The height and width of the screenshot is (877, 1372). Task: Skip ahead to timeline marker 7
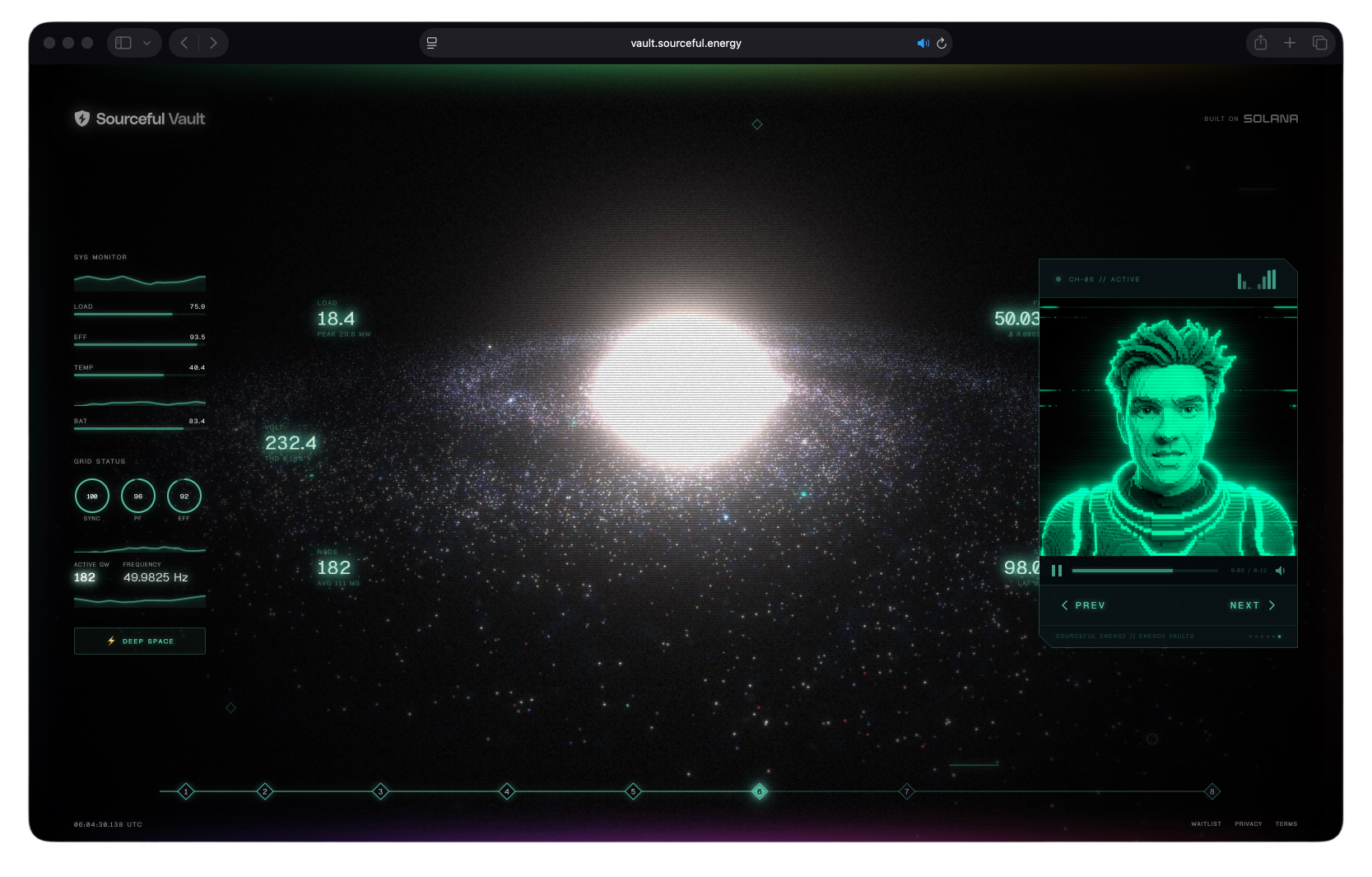pos(907,791)
